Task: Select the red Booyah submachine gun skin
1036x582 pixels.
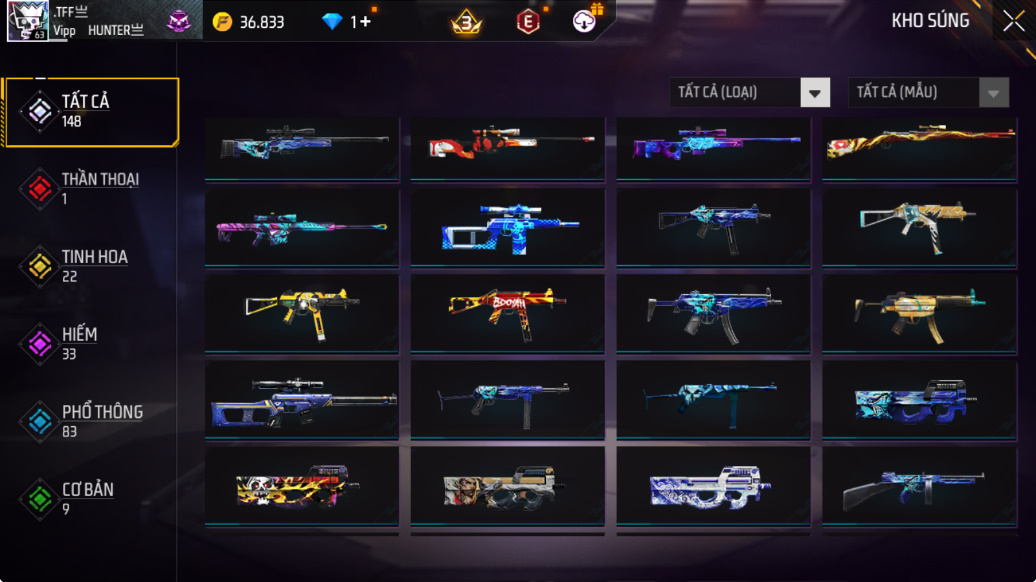Action: coord(507,313)
